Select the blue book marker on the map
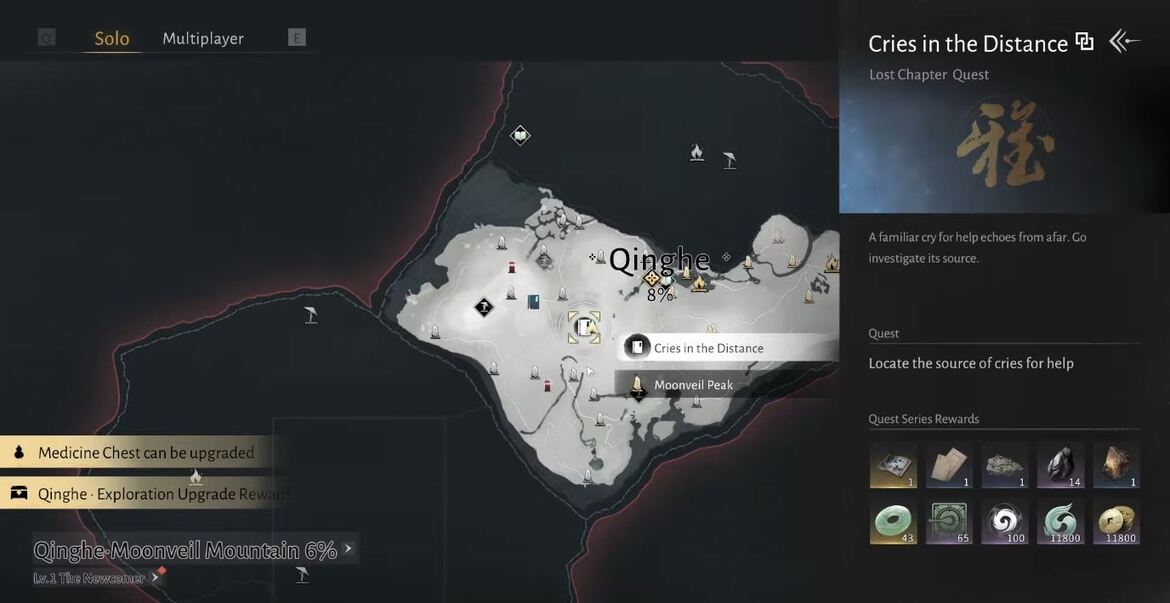1170x603 pixels. [534, 301]
